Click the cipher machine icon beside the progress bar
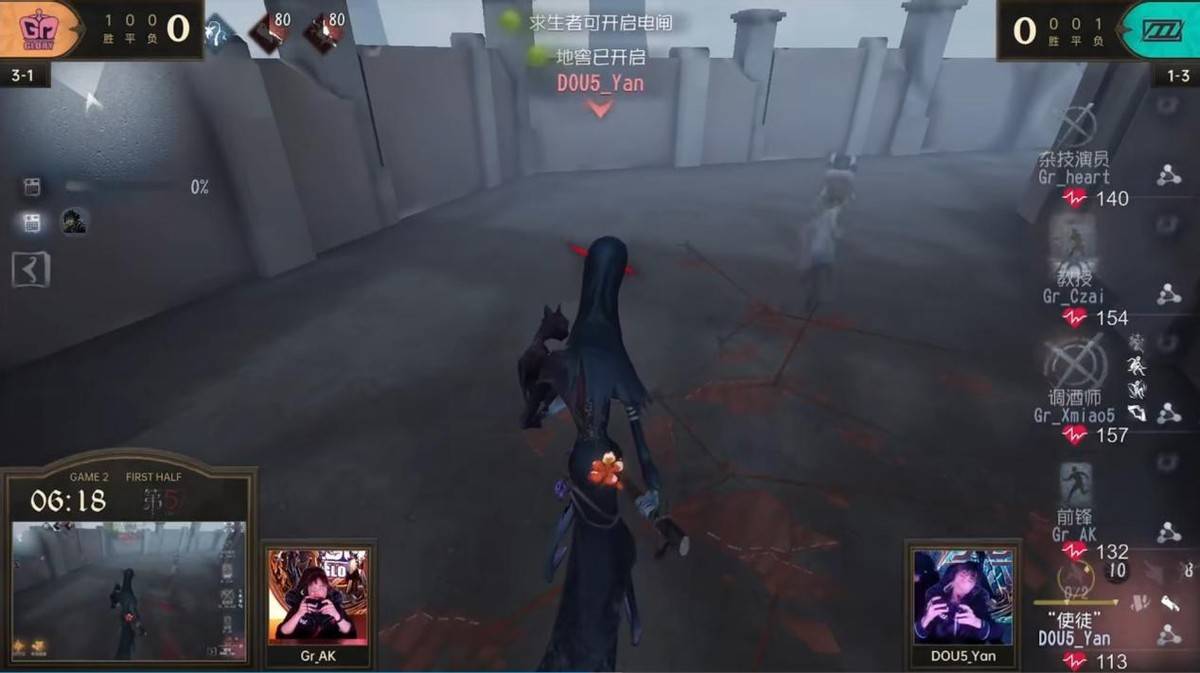 (32, 187)
